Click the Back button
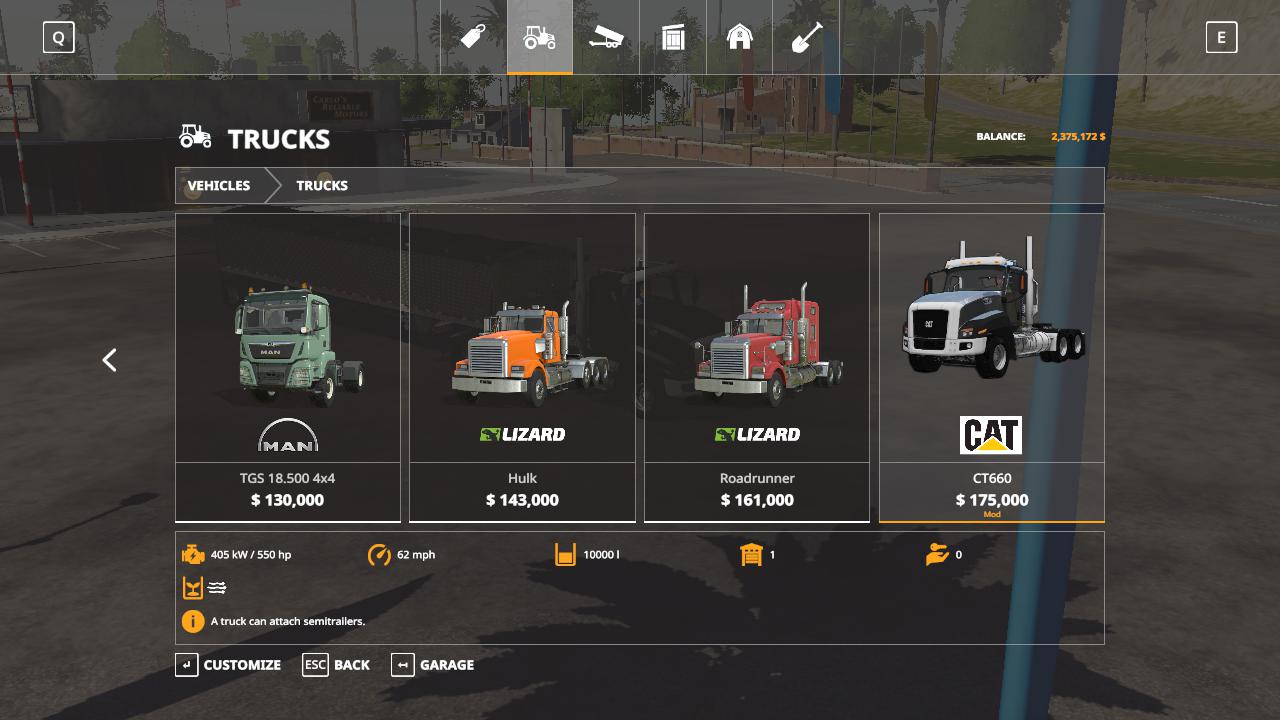1280x720 pixels. [x=337, y=665]
